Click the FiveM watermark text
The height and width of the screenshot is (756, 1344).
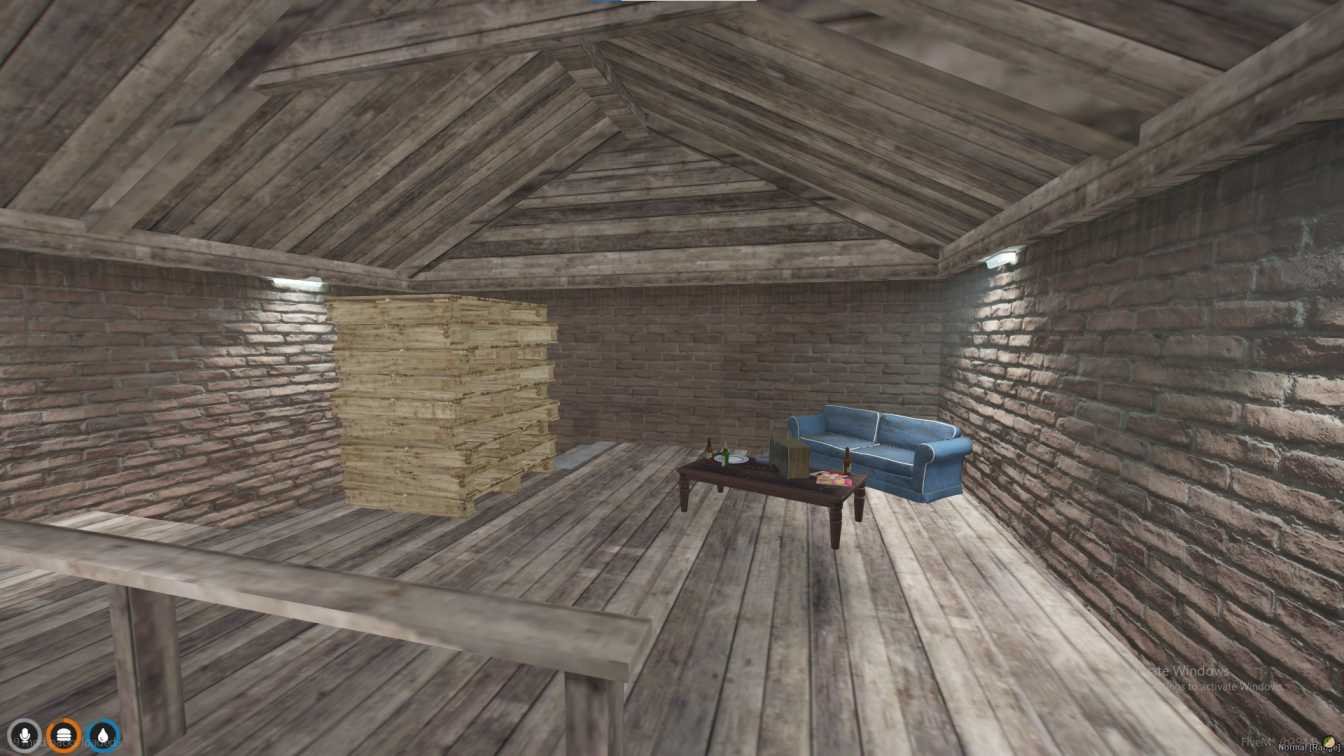[x=1252, y=740]
